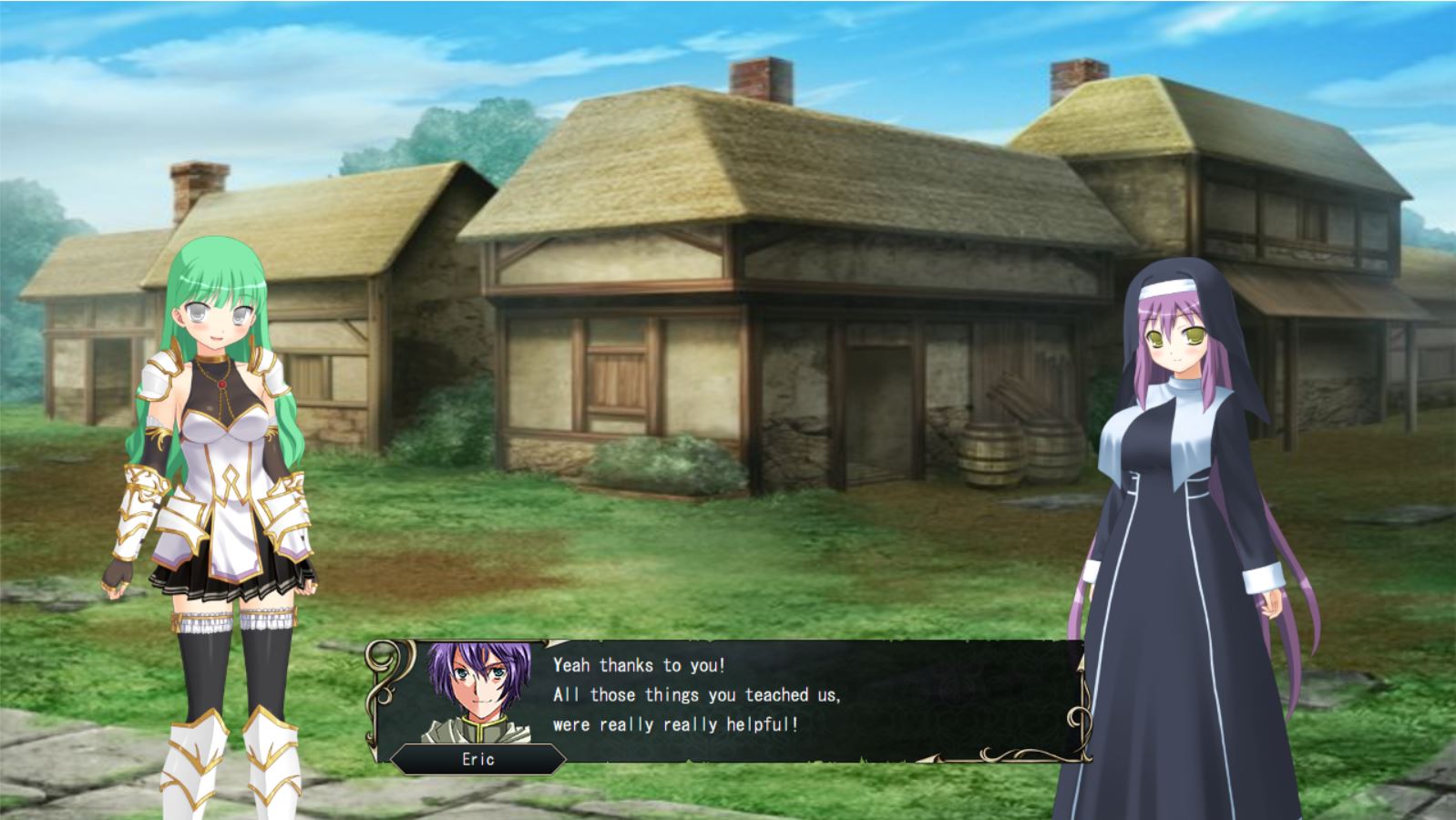Advance Eric's dialogue text box

coord(729,700)
